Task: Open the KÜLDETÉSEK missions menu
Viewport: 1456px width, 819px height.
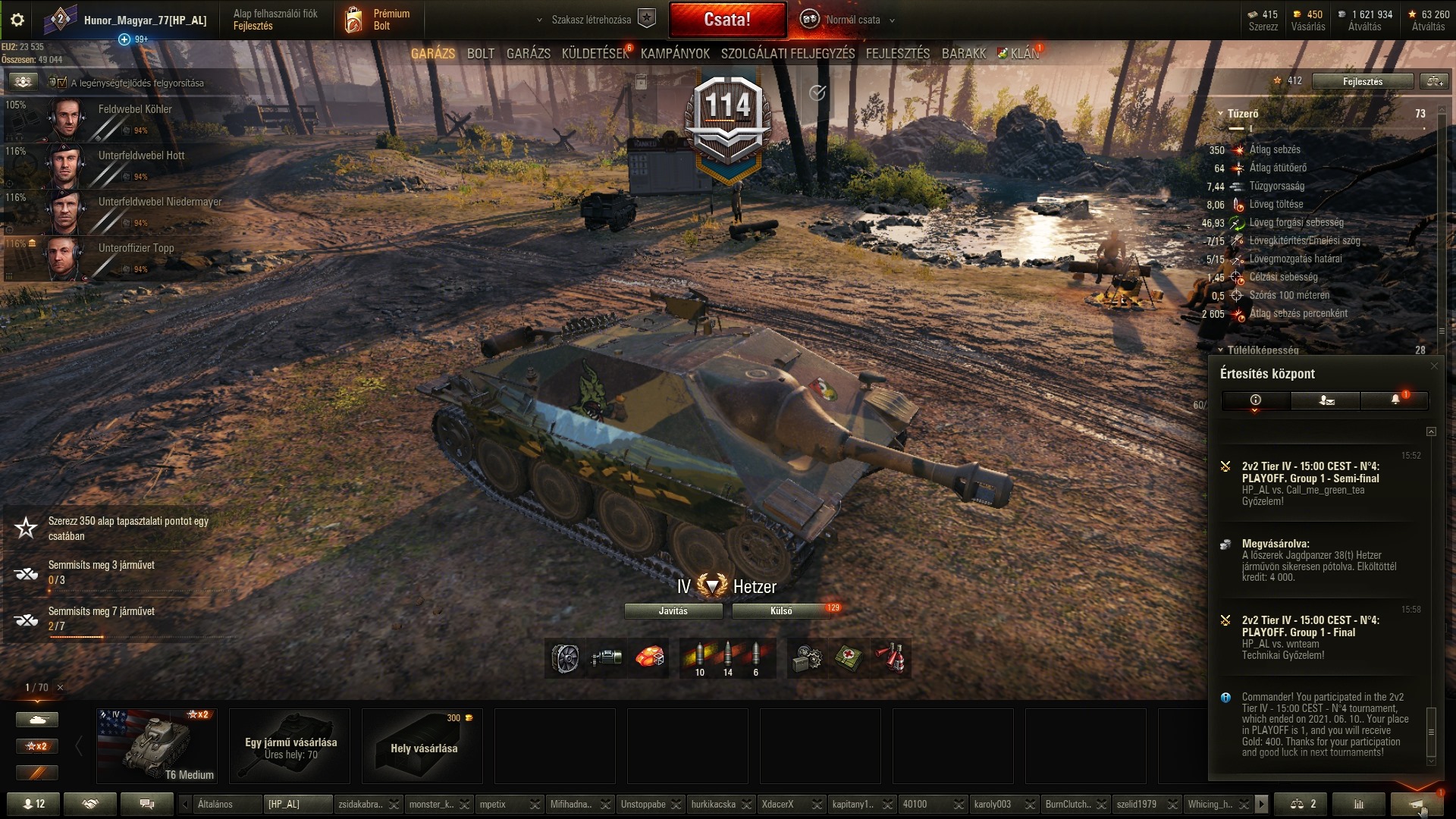Action: [x=595, y=54]
